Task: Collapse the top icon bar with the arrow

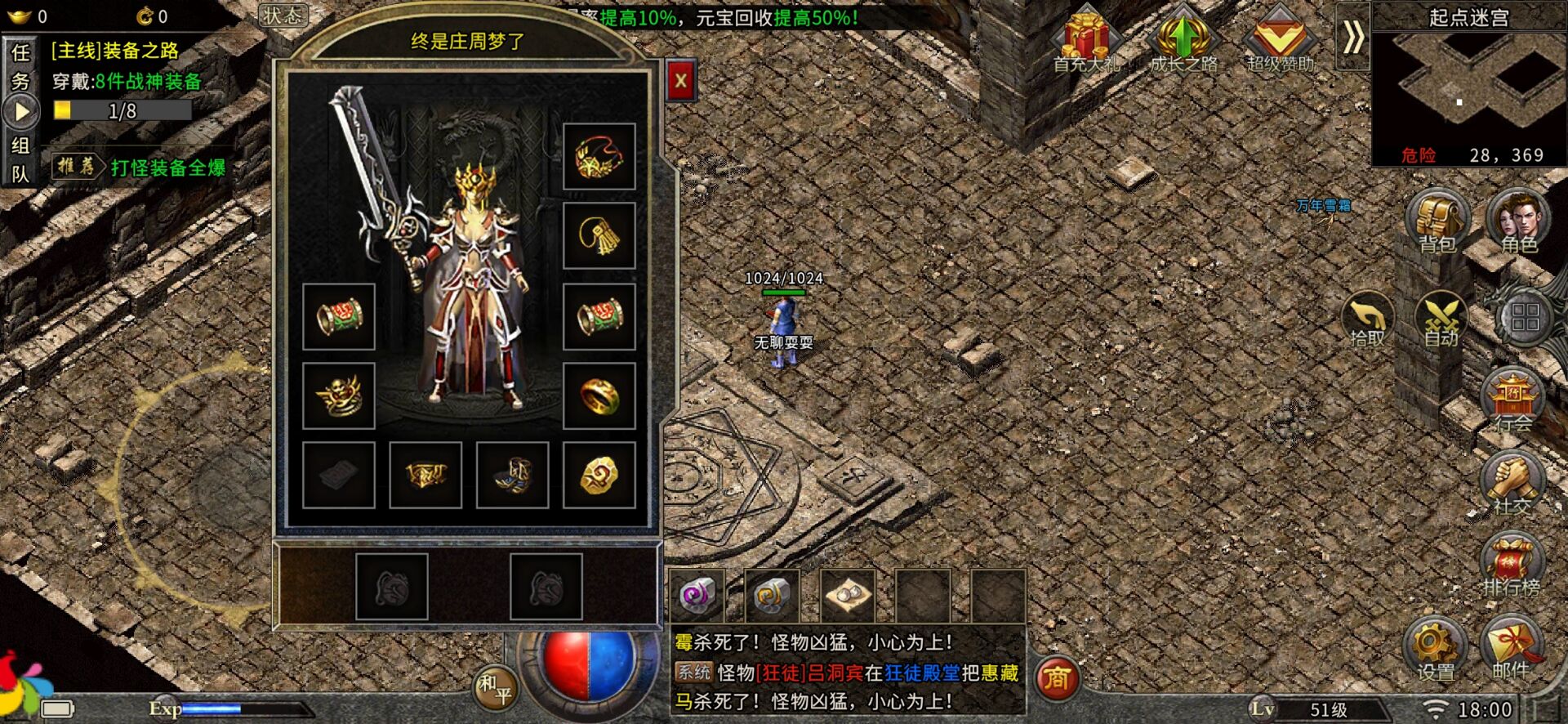Action: [x=1352, y=38]
